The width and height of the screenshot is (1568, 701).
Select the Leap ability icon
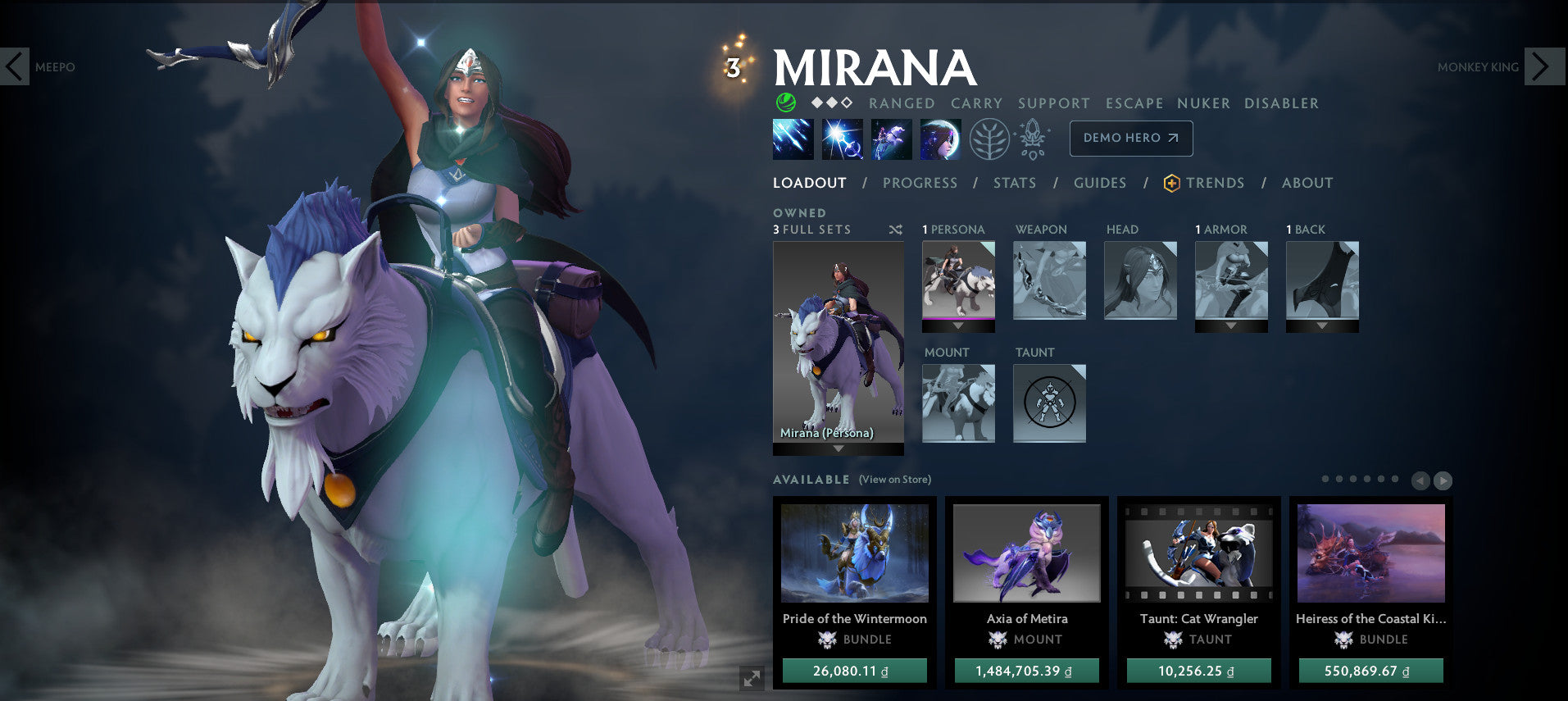pyautogui.click(x=891, y=139)
